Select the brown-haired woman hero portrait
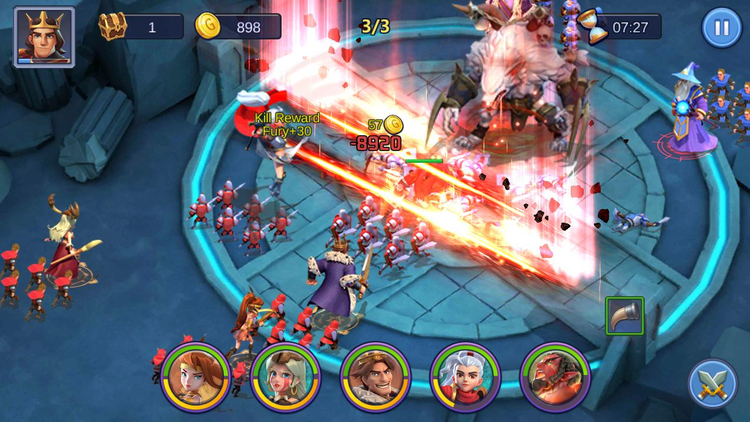Viewport: 750px width, 422px height. tap(195, 377)
